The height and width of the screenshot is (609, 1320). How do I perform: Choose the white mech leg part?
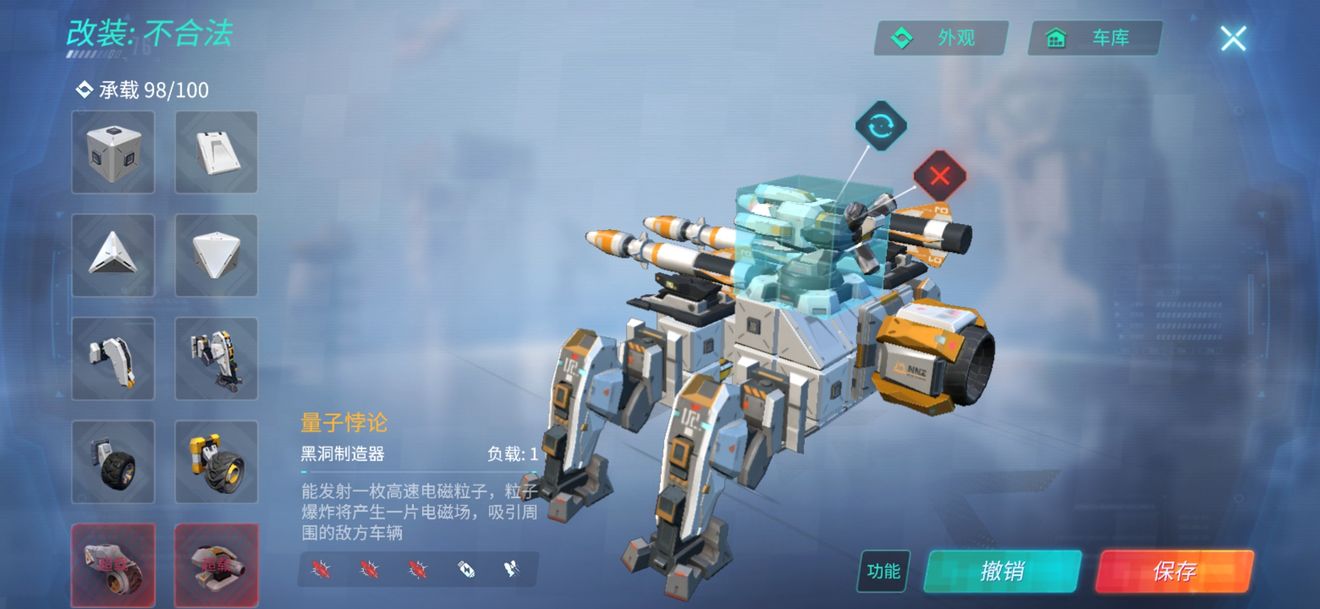tap(113, 358)
